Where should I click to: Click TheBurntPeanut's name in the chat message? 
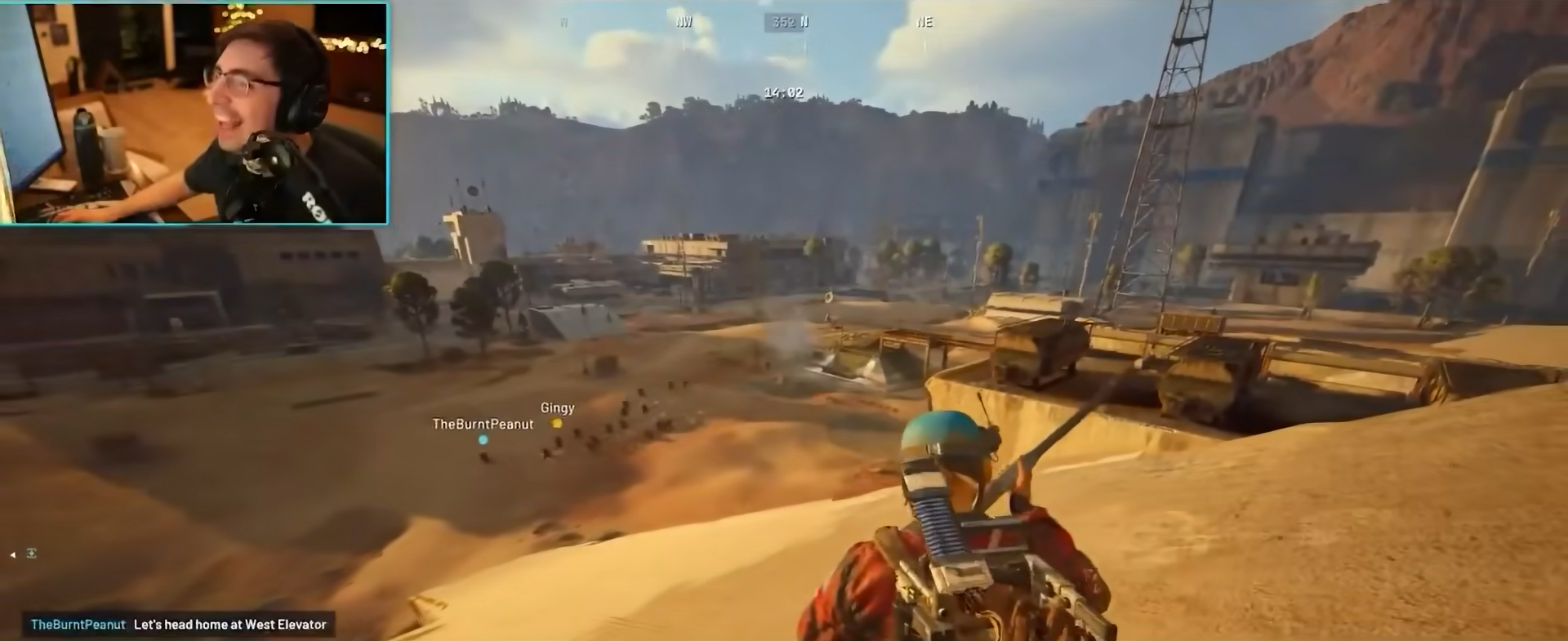point(76,624)
